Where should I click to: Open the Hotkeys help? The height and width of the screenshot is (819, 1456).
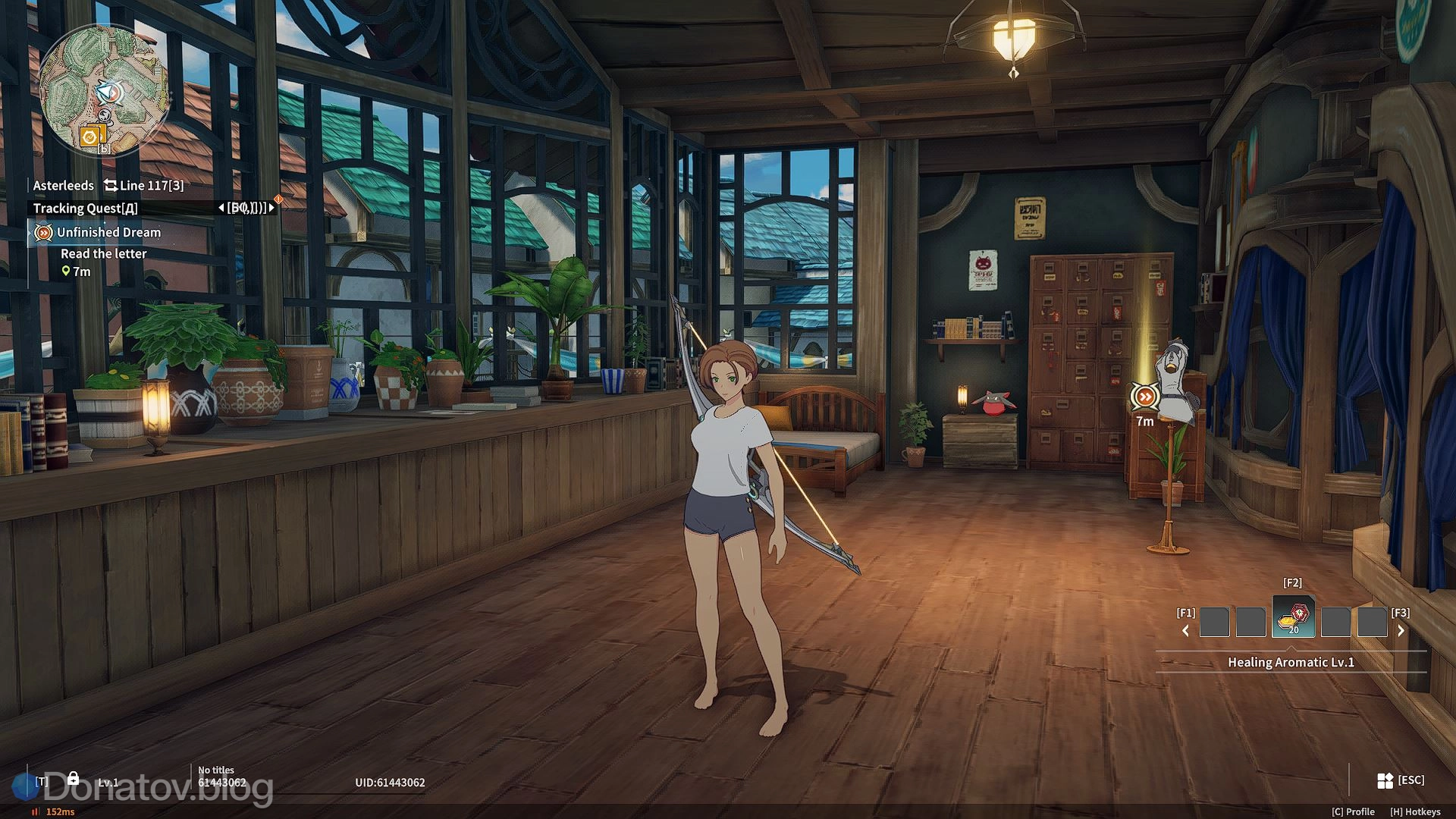point(1415,811)
